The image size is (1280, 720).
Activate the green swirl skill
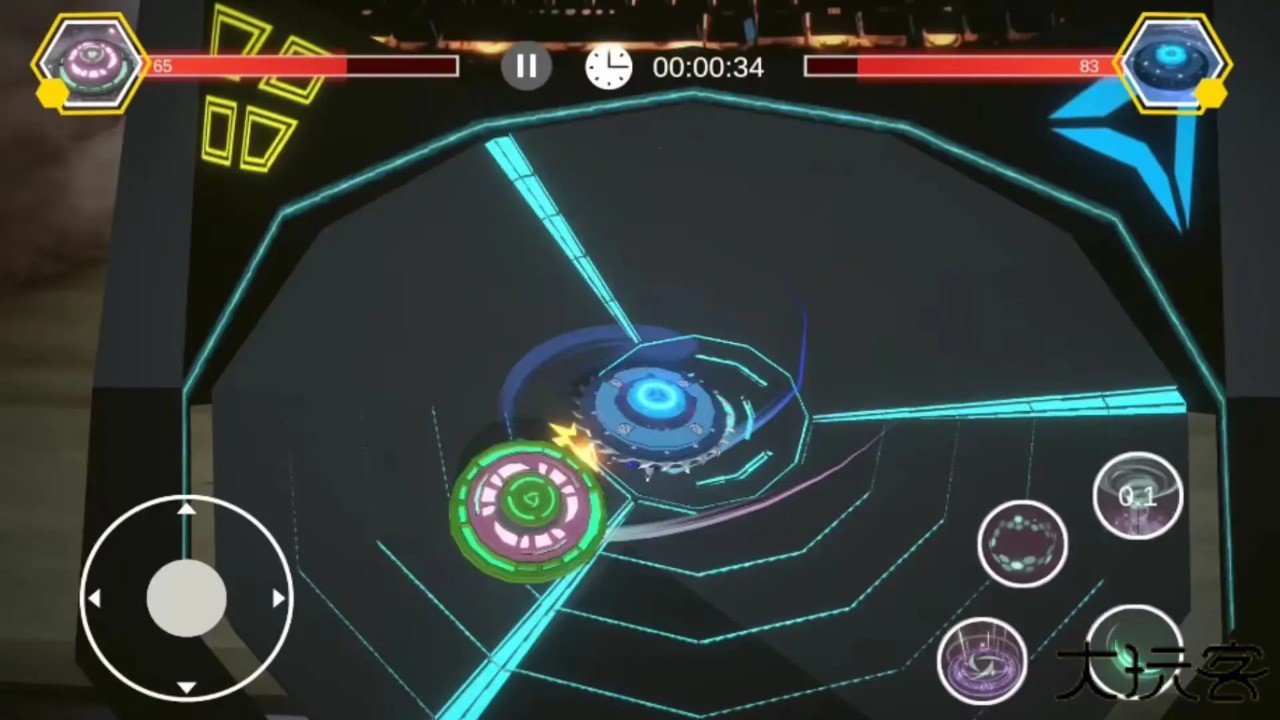pos(1134,648)
